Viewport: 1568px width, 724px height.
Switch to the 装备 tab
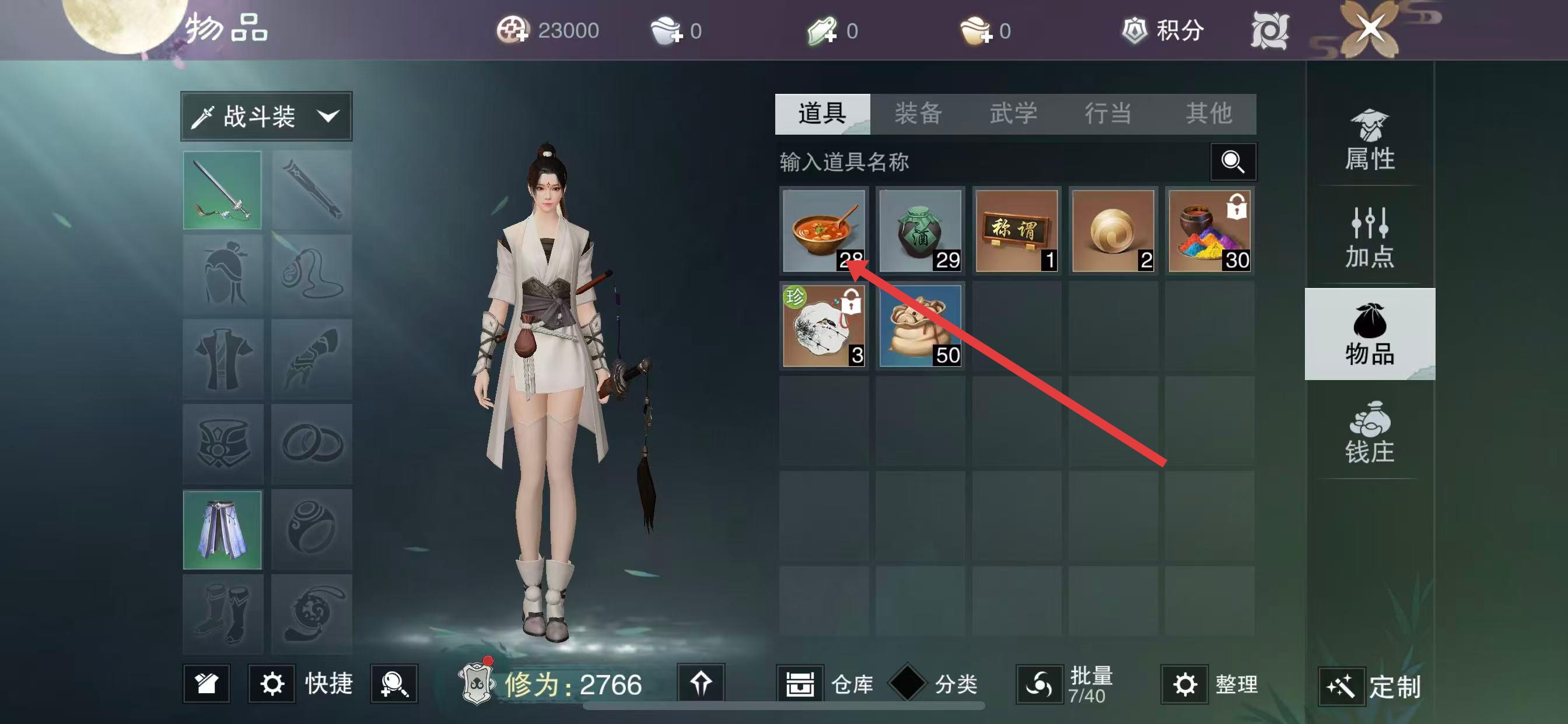click(918, 114)
